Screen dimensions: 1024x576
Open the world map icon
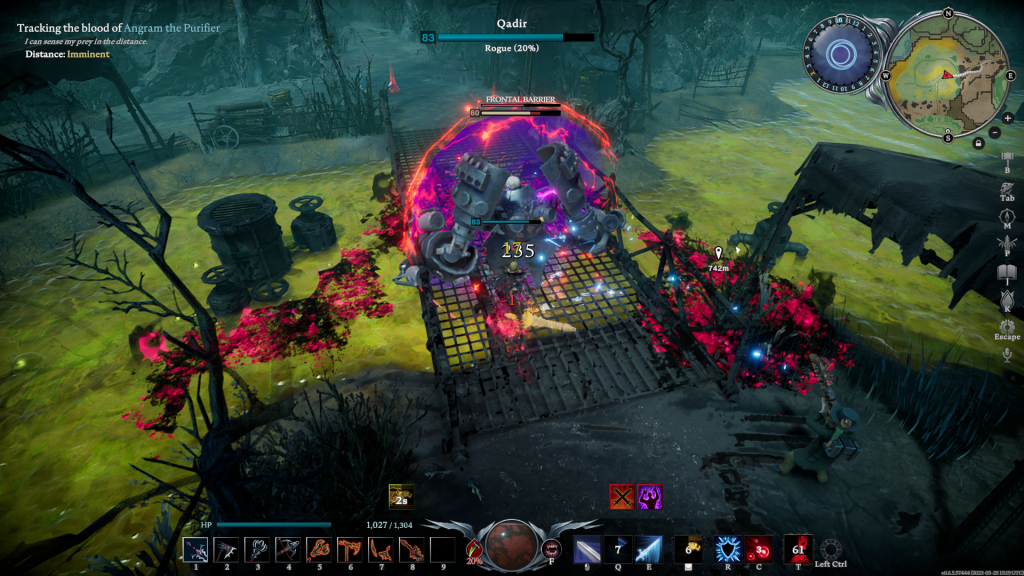[1007, 215]
